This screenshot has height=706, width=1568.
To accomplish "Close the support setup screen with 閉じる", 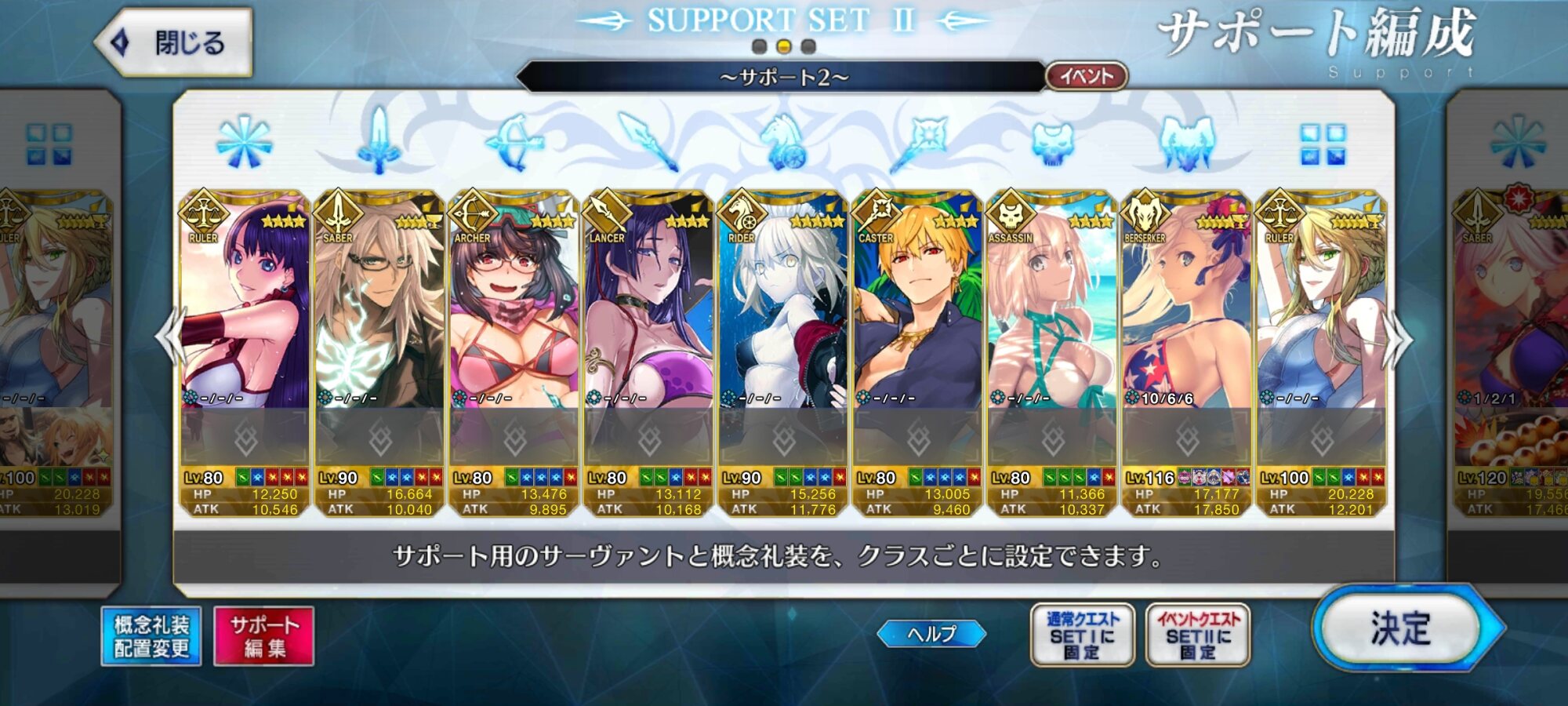I will [x=174, y=42].
